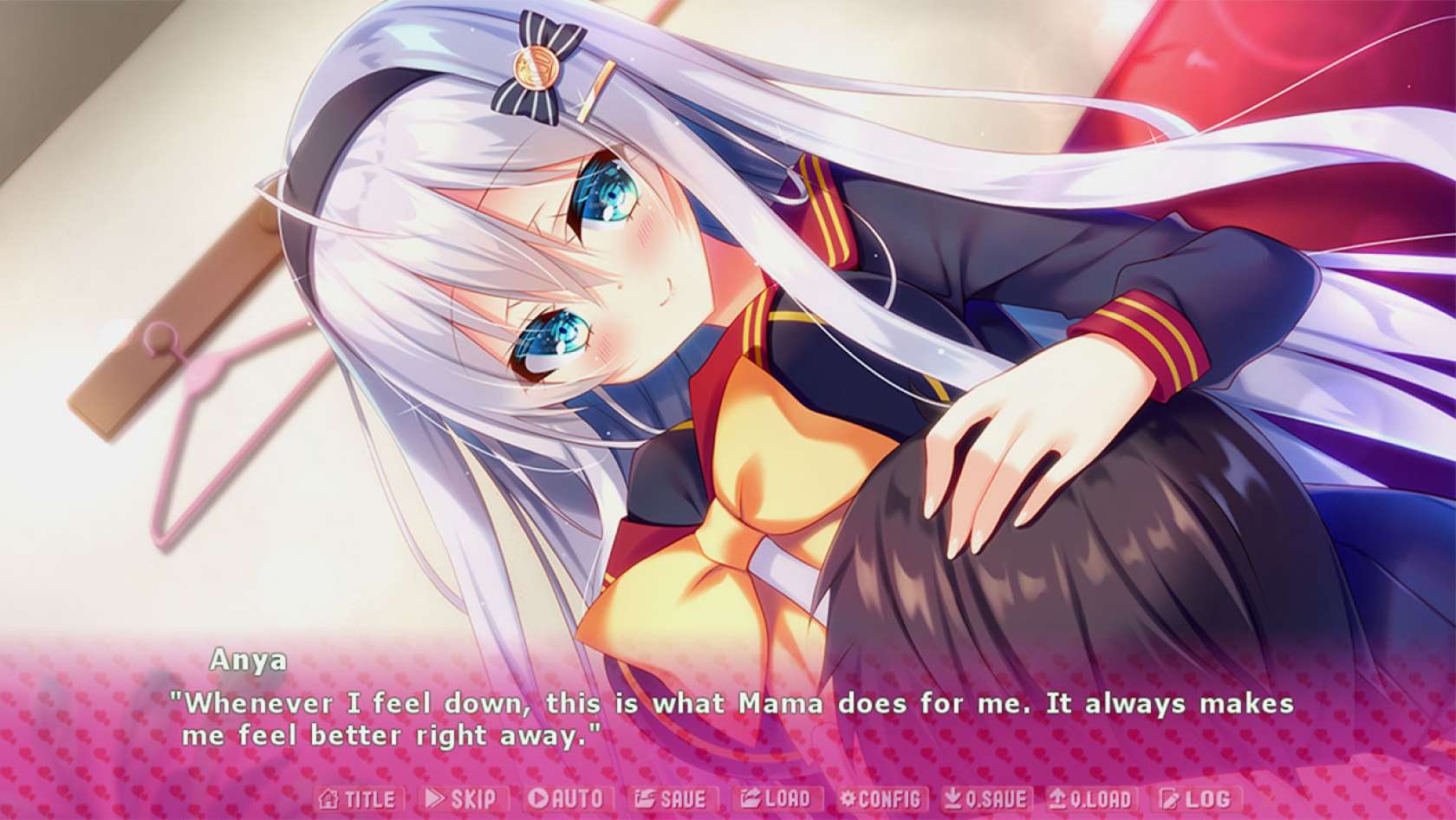The image size is (1456, 820).
Task: Select the fast-forward icon on SKIP
Action: click(434, 799)
